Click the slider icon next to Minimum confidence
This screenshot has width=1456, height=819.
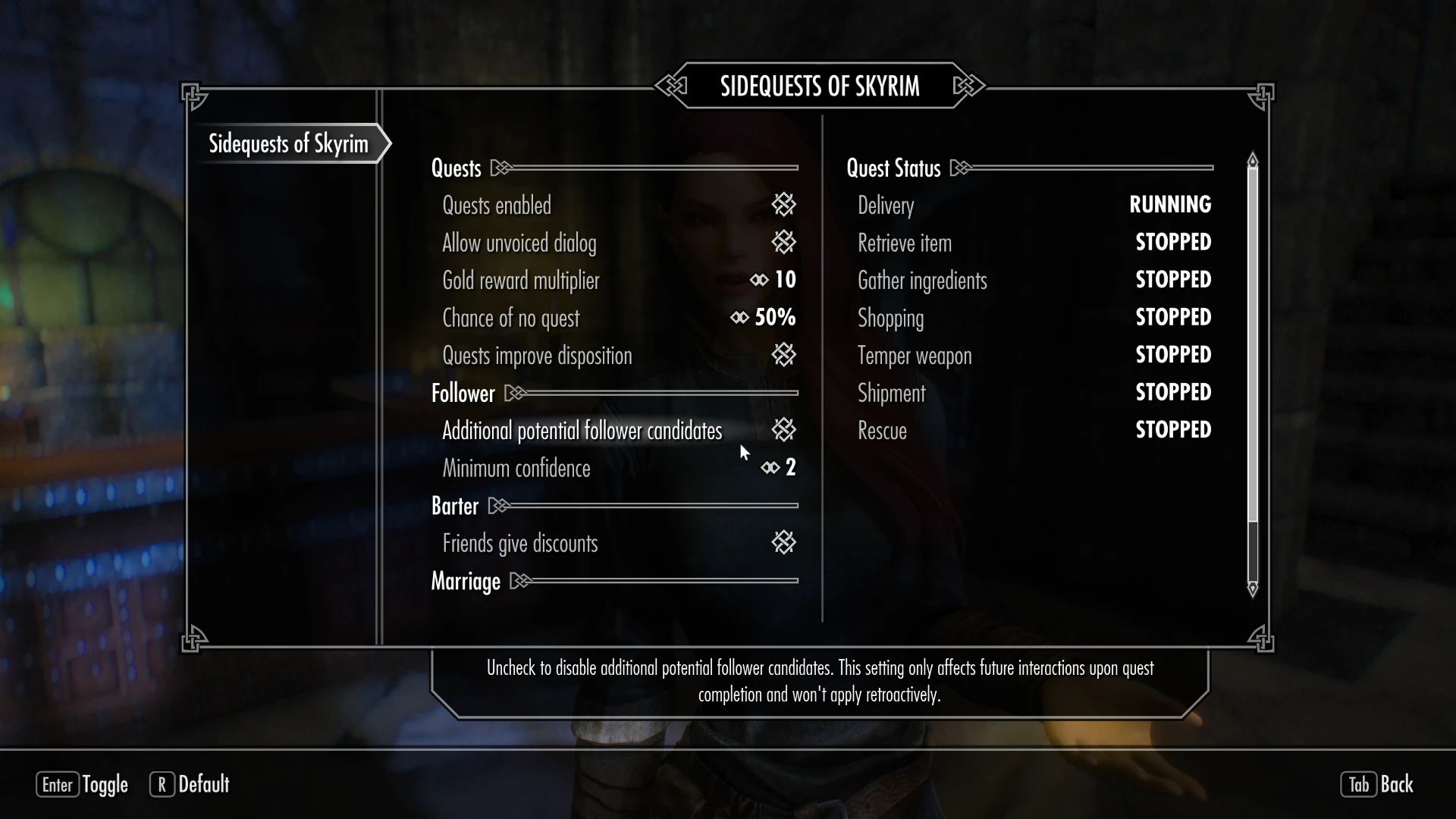pos(771,467)
